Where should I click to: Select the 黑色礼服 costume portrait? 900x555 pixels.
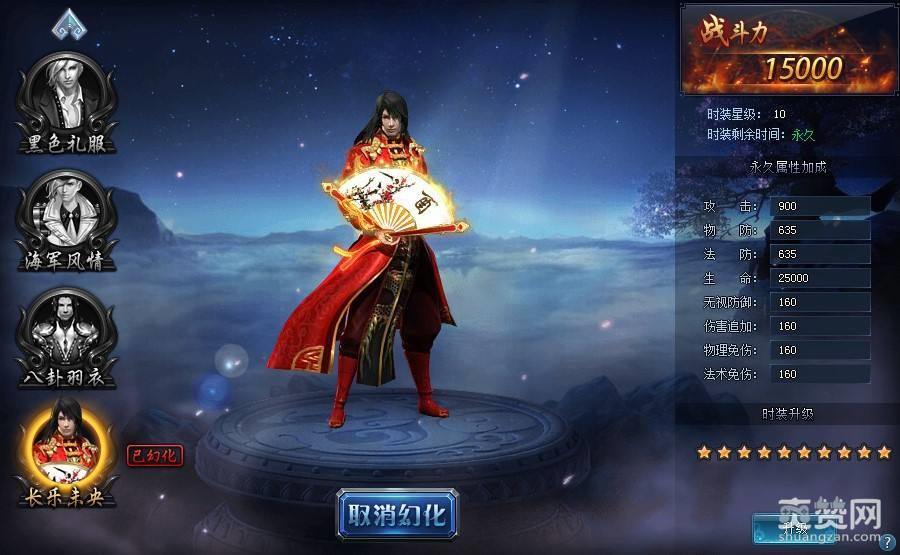[66, 95]
